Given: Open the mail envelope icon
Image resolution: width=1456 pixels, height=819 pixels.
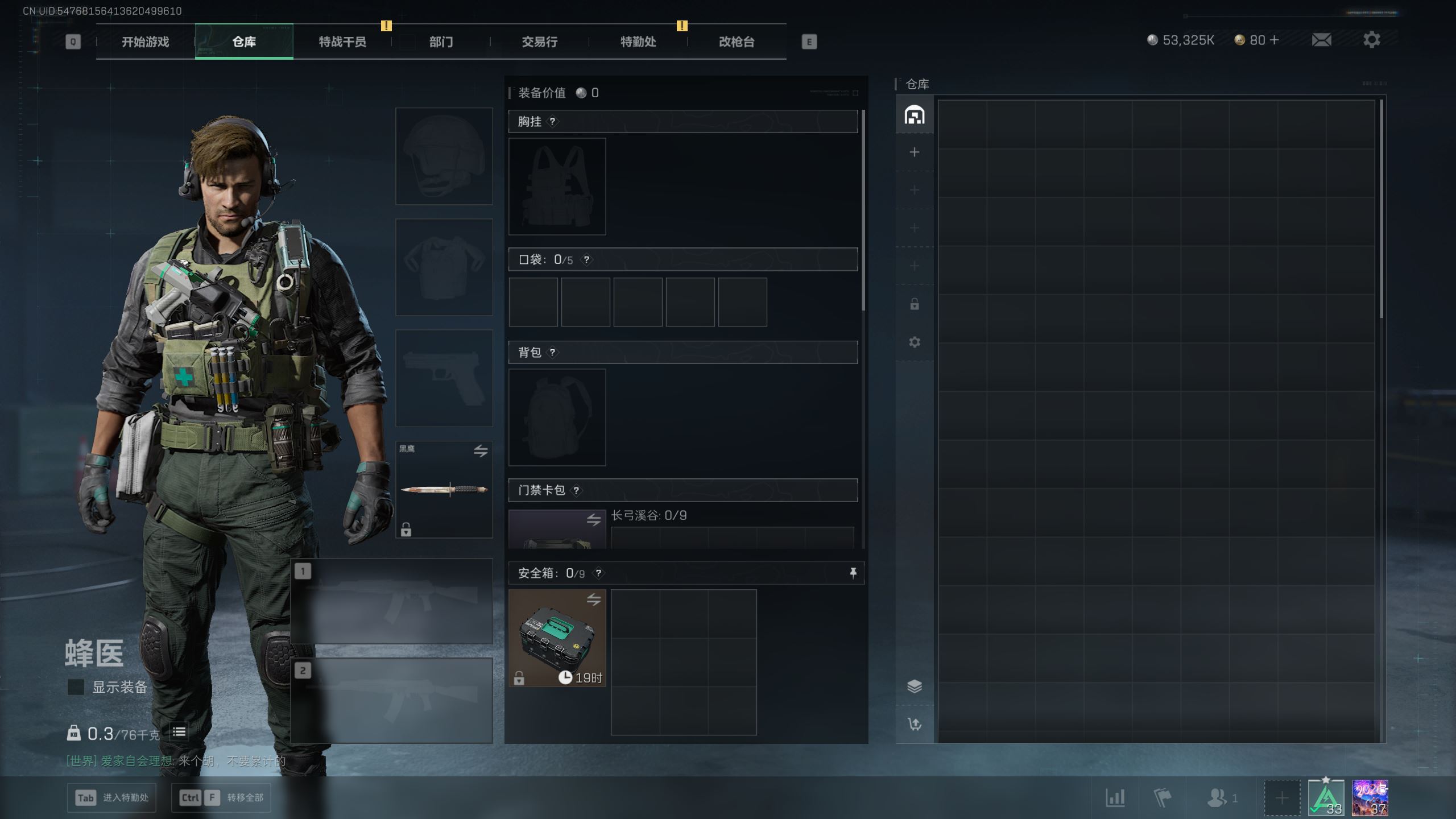Looking at the screenshot, I should (1321, 40).
